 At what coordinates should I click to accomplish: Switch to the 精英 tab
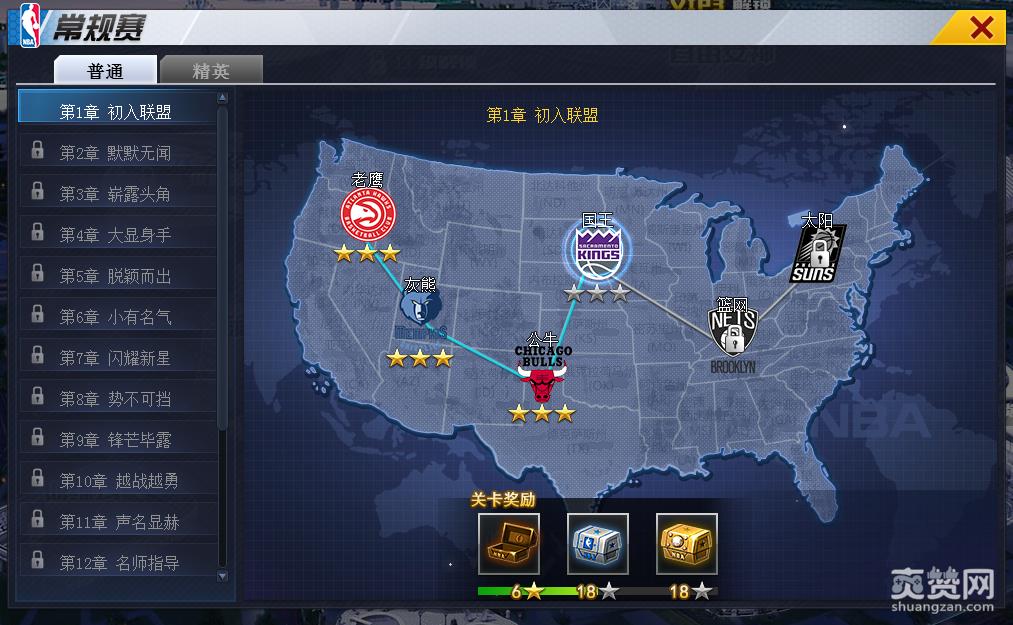(x=211, y=70)
